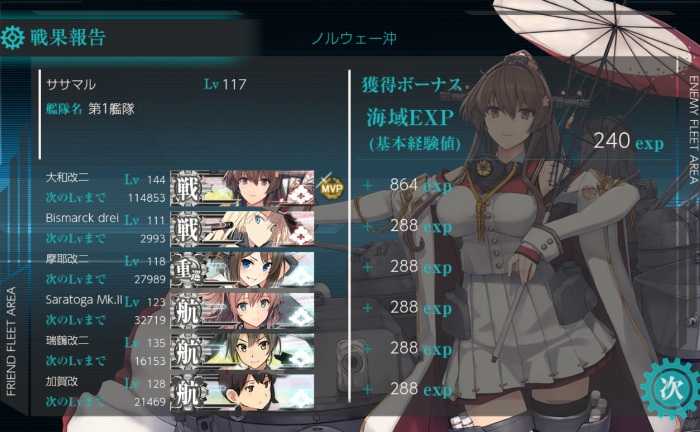Select the 加賀改 ship banner
The height and width of the screenshot is (432, 700).
click(243, 390)
